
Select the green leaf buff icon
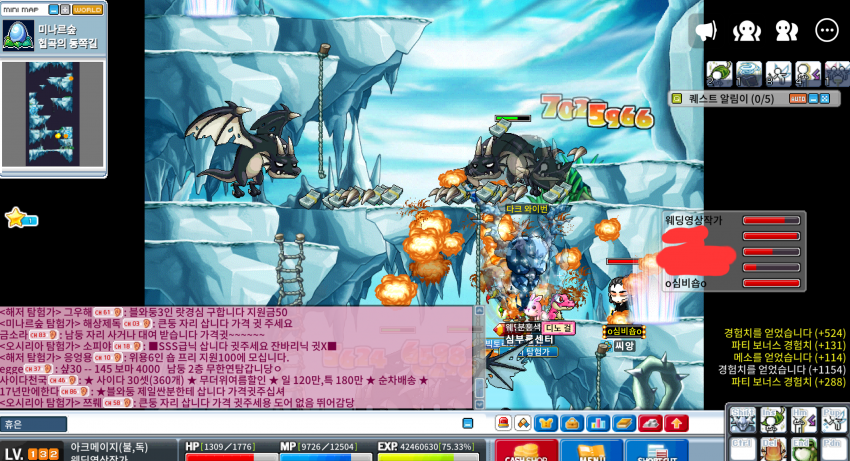click(719, 73)
